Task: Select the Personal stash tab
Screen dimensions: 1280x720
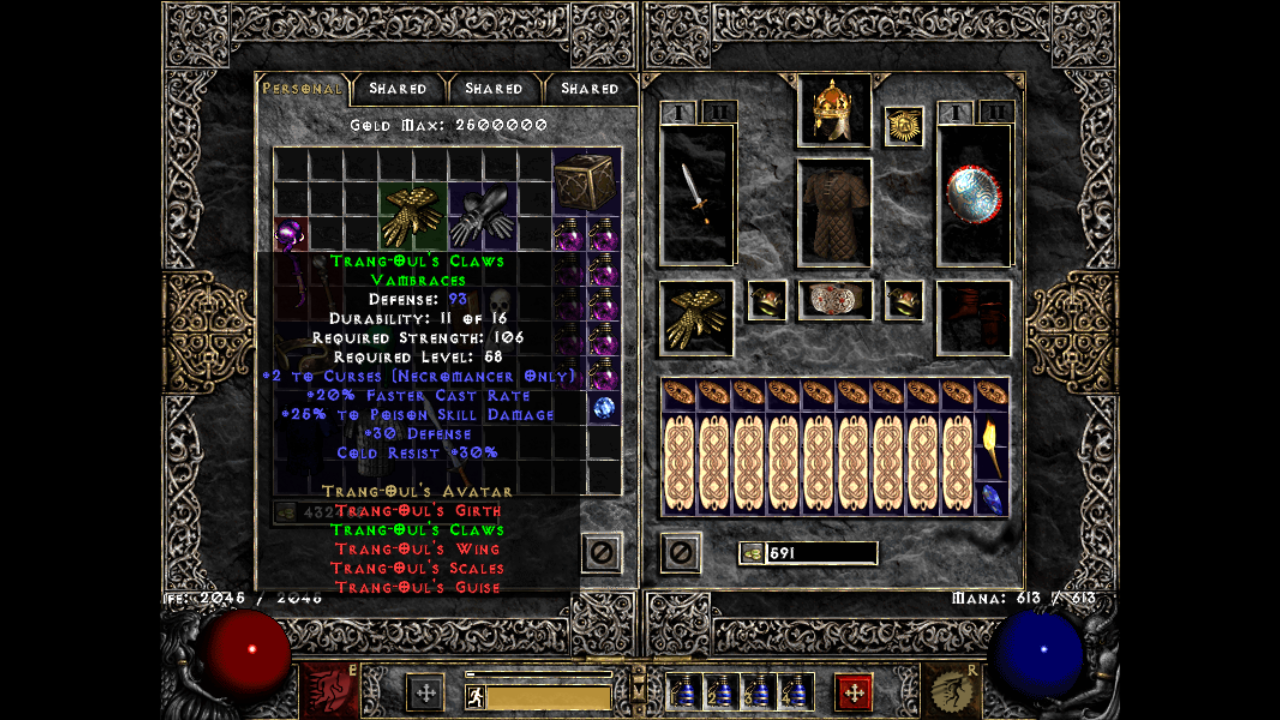Action: point(300,88)
